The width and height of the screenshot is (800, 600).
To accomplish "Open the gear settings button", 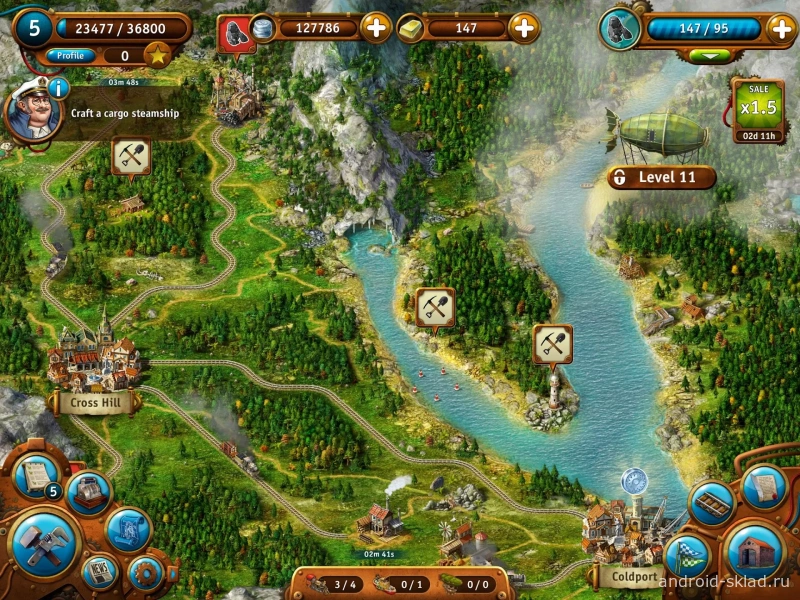I will [146, 573].
